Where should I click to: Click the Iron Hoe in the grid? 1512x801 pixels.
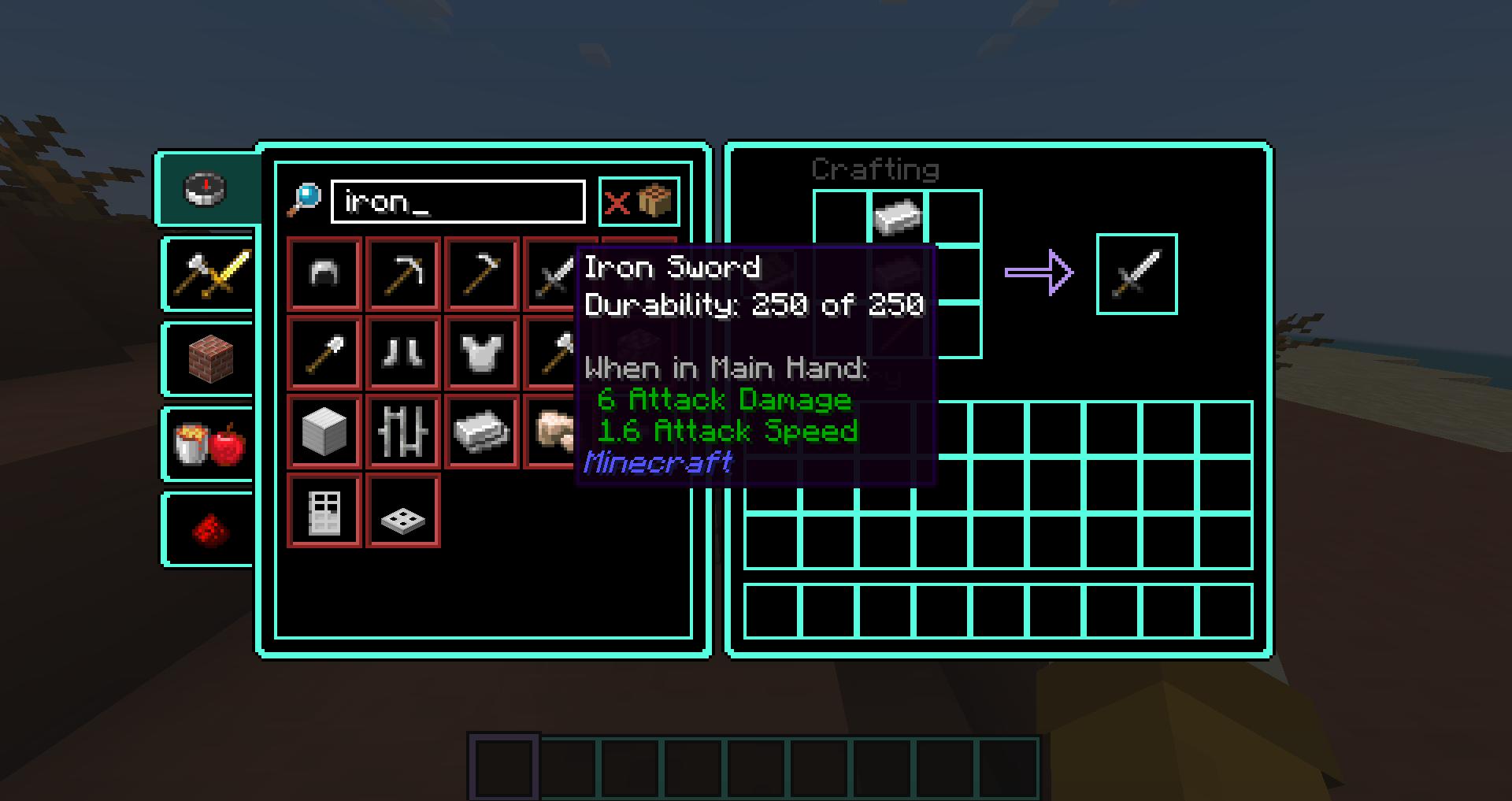[x=481, y=273]
